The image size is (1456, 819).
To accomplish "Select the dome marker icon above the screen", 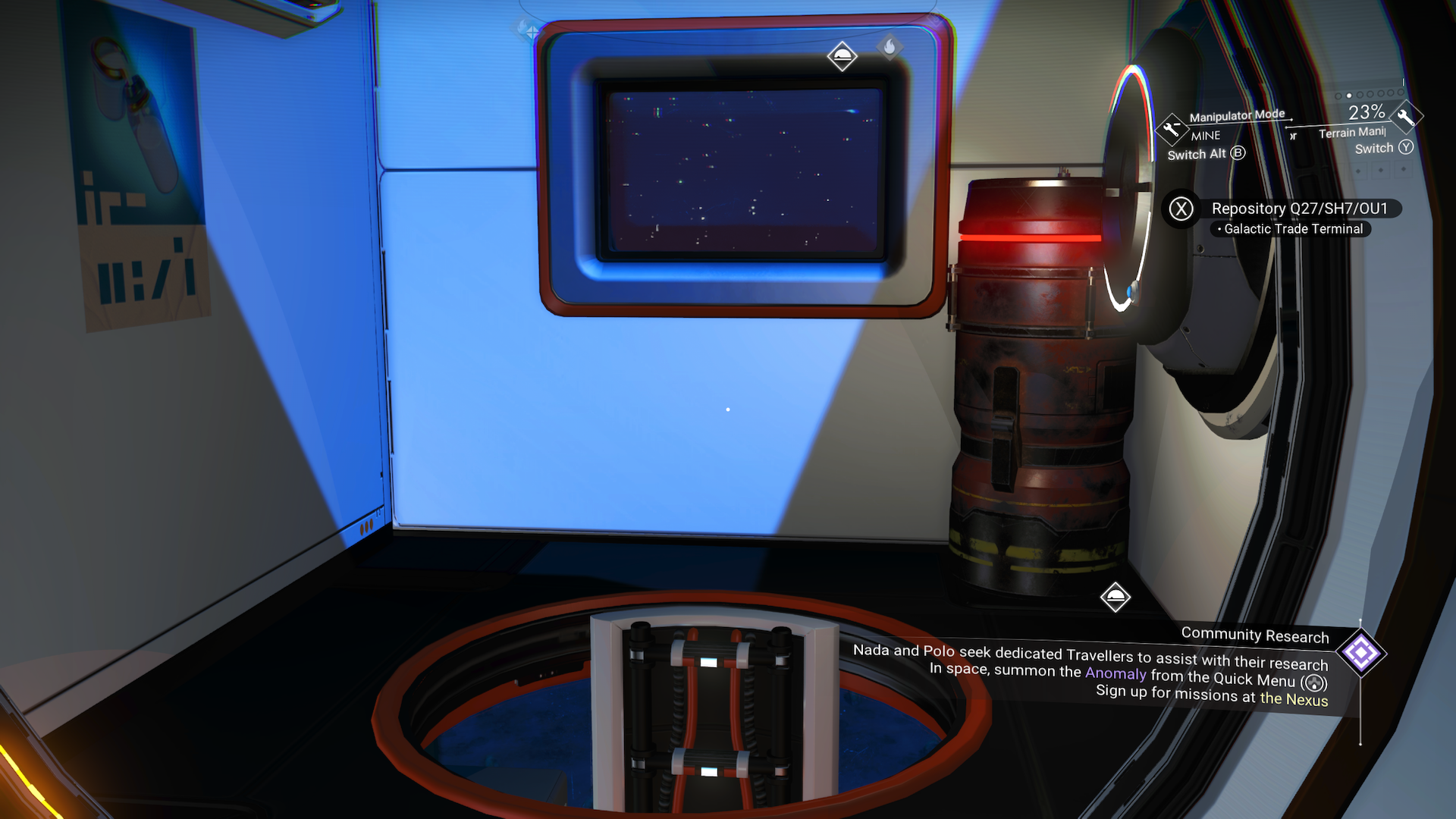I will (x=844, y=55).
